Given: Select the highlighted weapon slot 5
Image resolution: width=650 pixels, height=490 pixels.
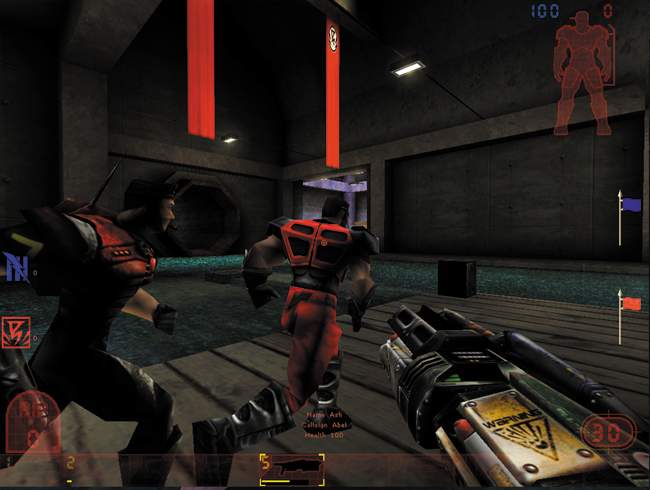Looking at the screenshot, I should tap(292, 468).
